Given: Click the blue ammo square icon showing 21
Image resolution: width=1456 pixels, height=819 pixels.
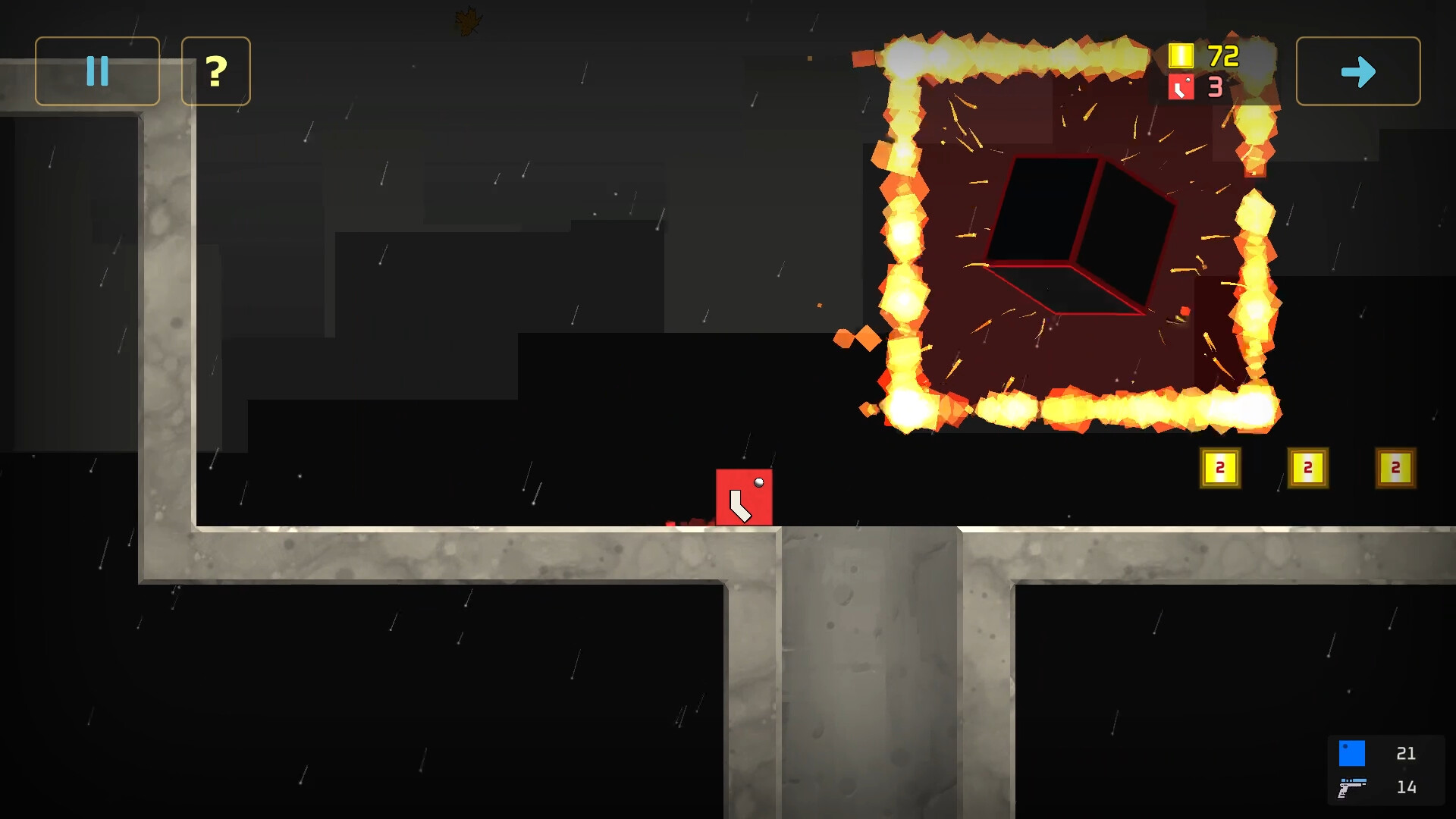Looking at the screenshot, I should tap(1353, 753).
